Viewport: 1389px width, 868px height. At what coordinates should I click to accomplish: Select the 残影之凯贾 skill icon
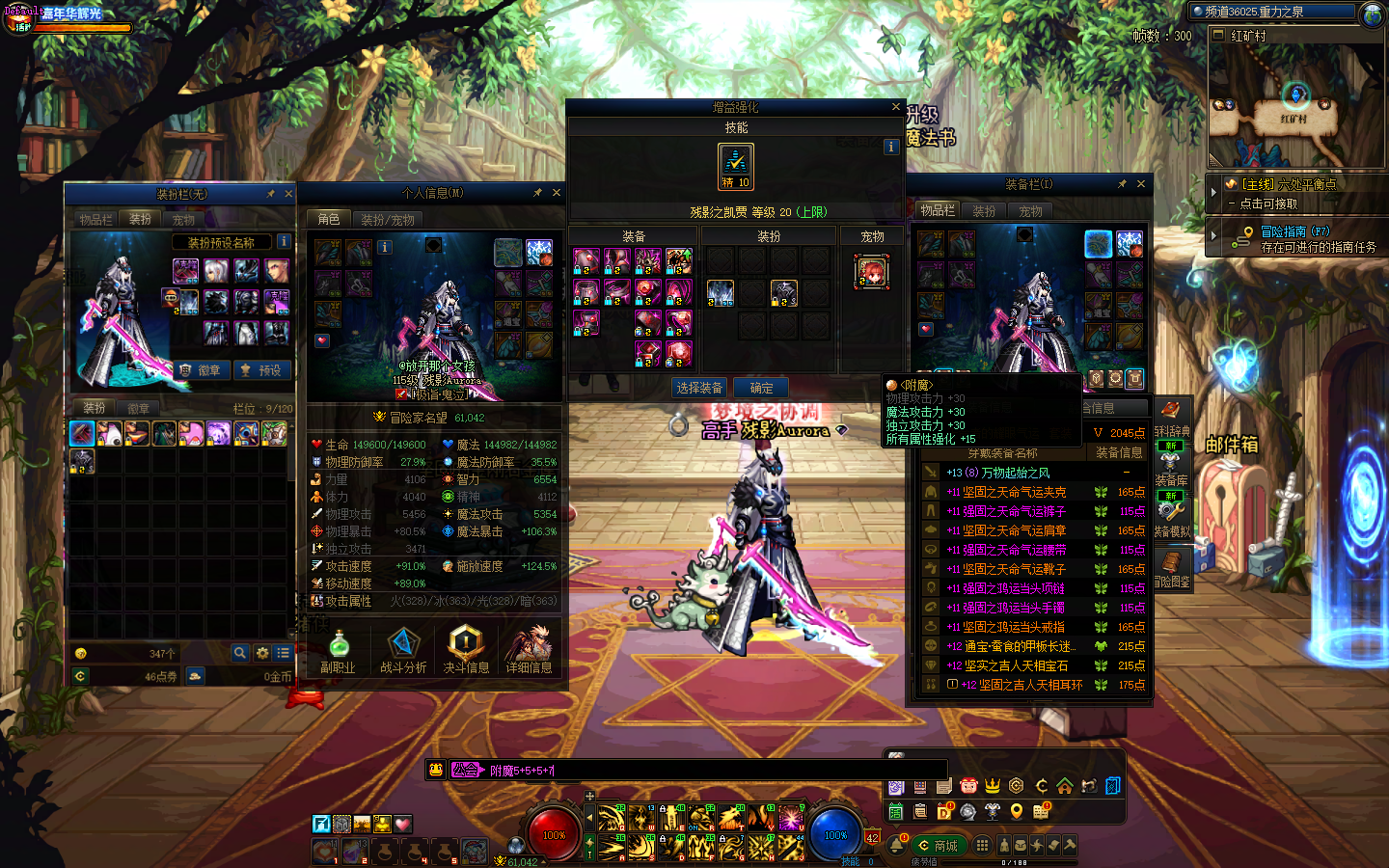736,165
